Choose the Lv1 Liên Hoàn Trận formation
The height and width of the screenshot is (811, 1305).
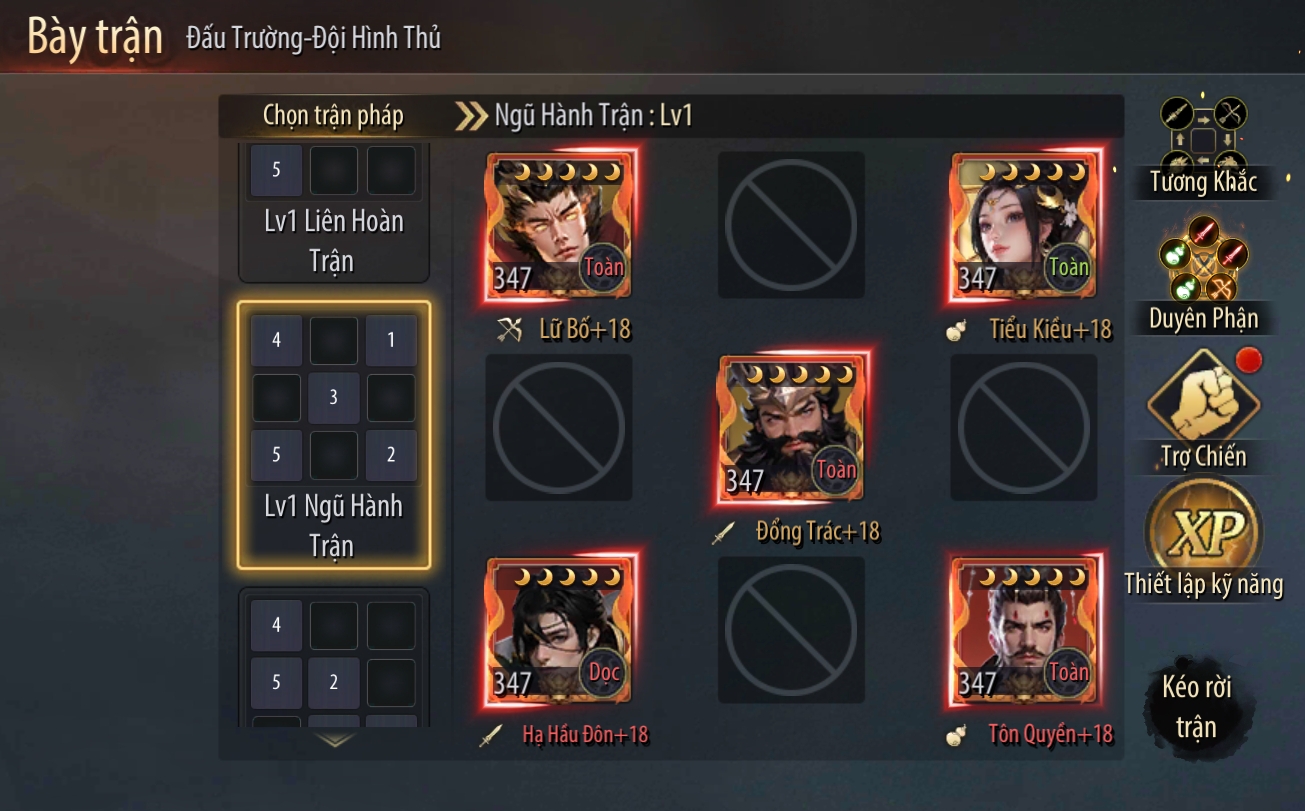[334, 213]
